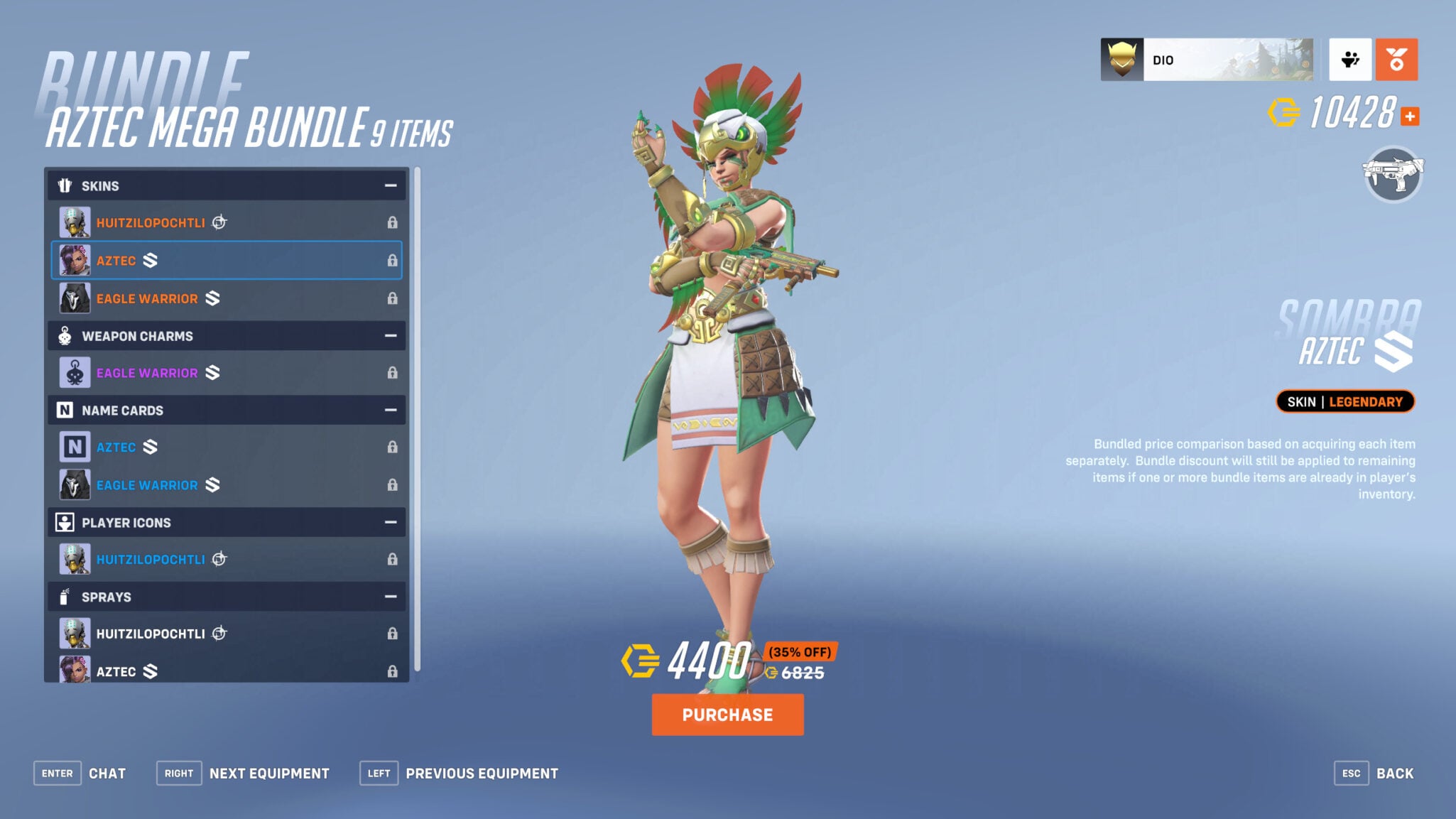Image resolution: width=1456 pixels, height=819 pixels.
Task: Open DIO's player card
Action: [x=1207, y=60]
